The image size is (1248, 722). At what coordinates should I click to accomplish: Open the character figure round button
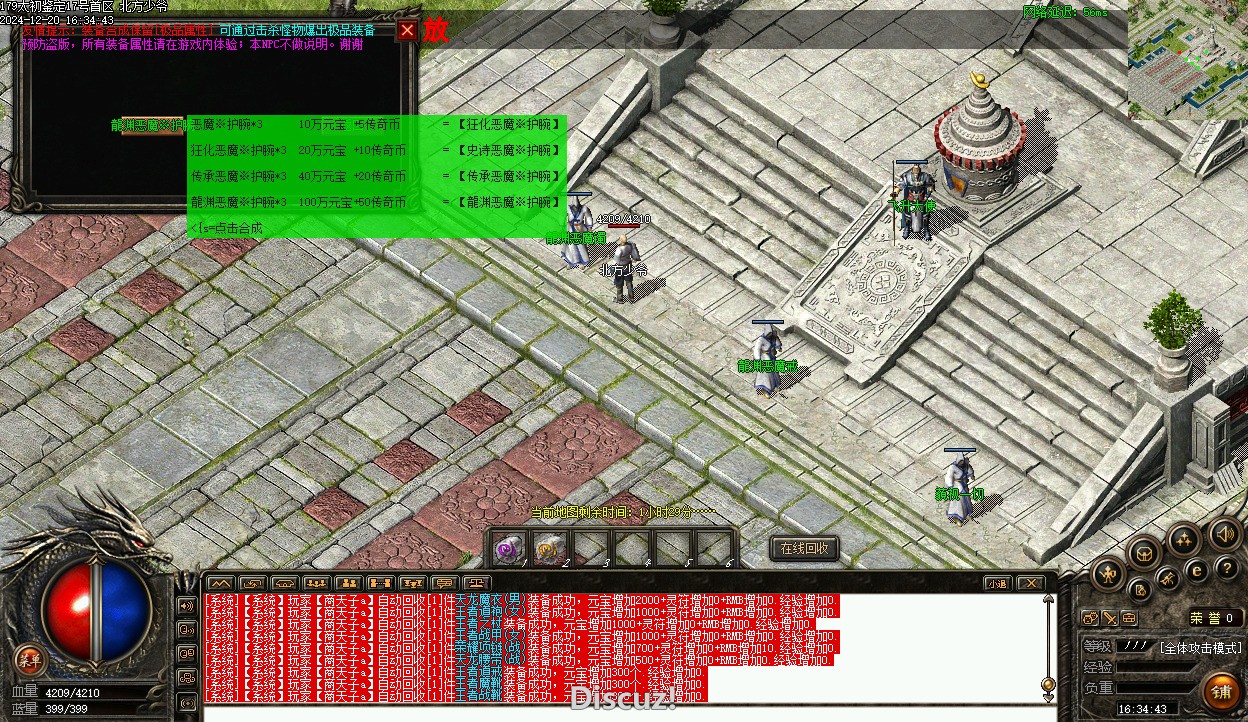tap(1109, 574)
